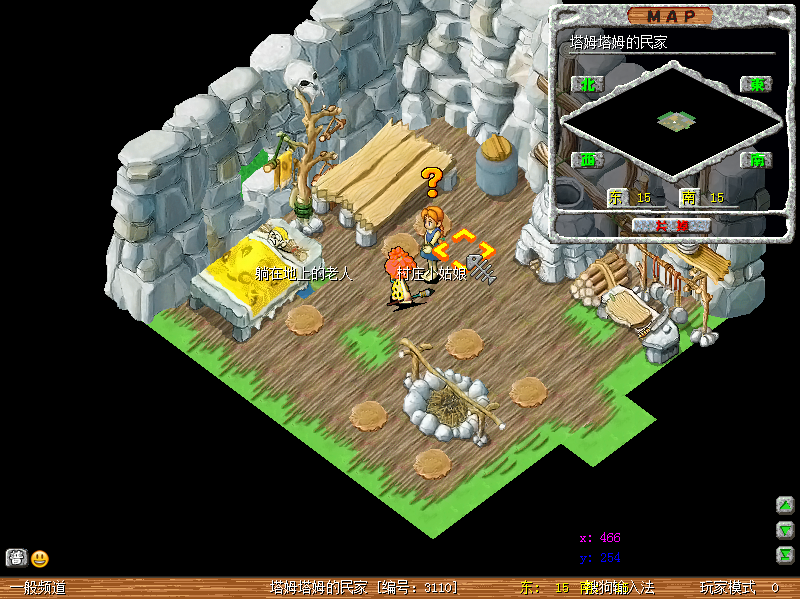
Task: Close the map with the red-text button
Action: 671,225
